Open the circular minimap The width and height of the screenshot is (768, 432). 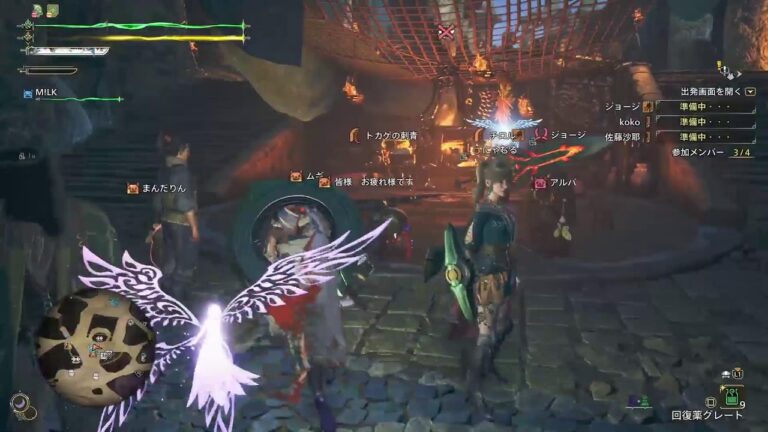coord(95,346)
